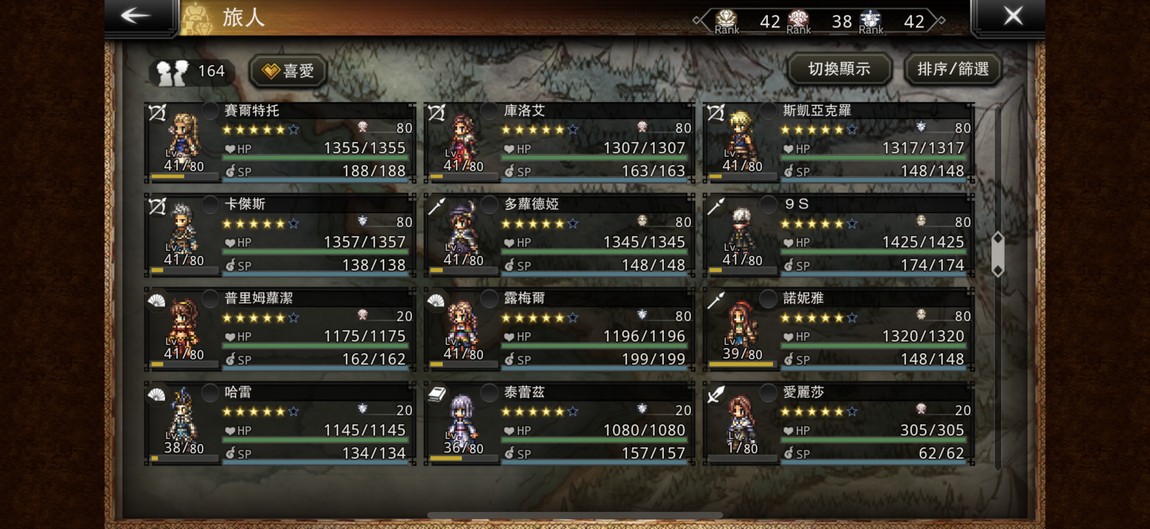
Task: Open the 排序/篩選 sort and filter menu
Action: click(x=952, y=69)
